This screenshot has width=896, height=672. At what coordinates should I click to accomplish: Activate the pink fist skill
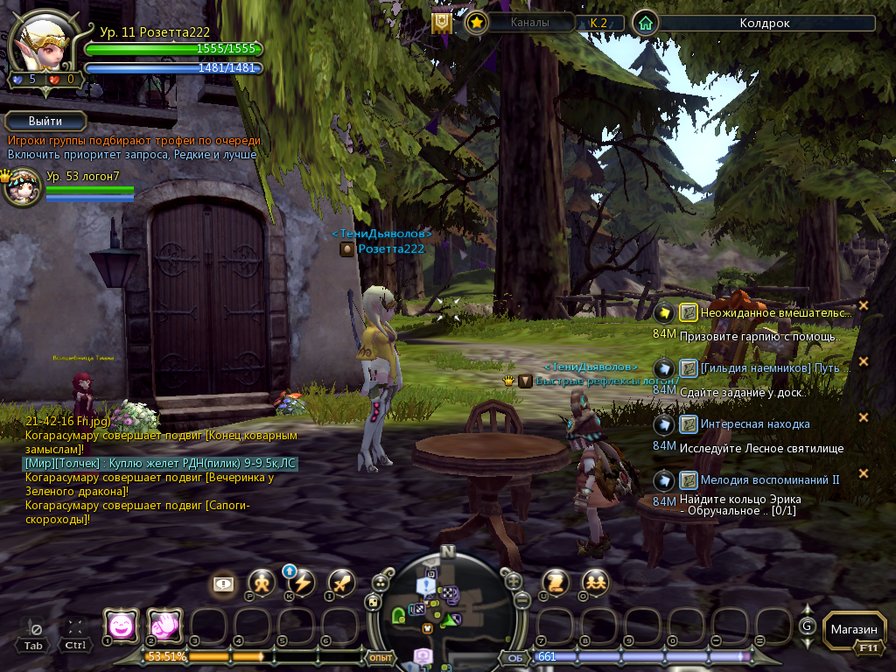click(164, 626)
